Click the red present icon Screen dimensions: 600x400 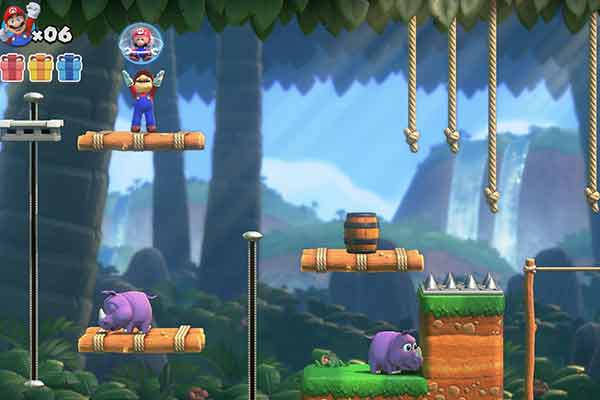[x=12, y=67]
